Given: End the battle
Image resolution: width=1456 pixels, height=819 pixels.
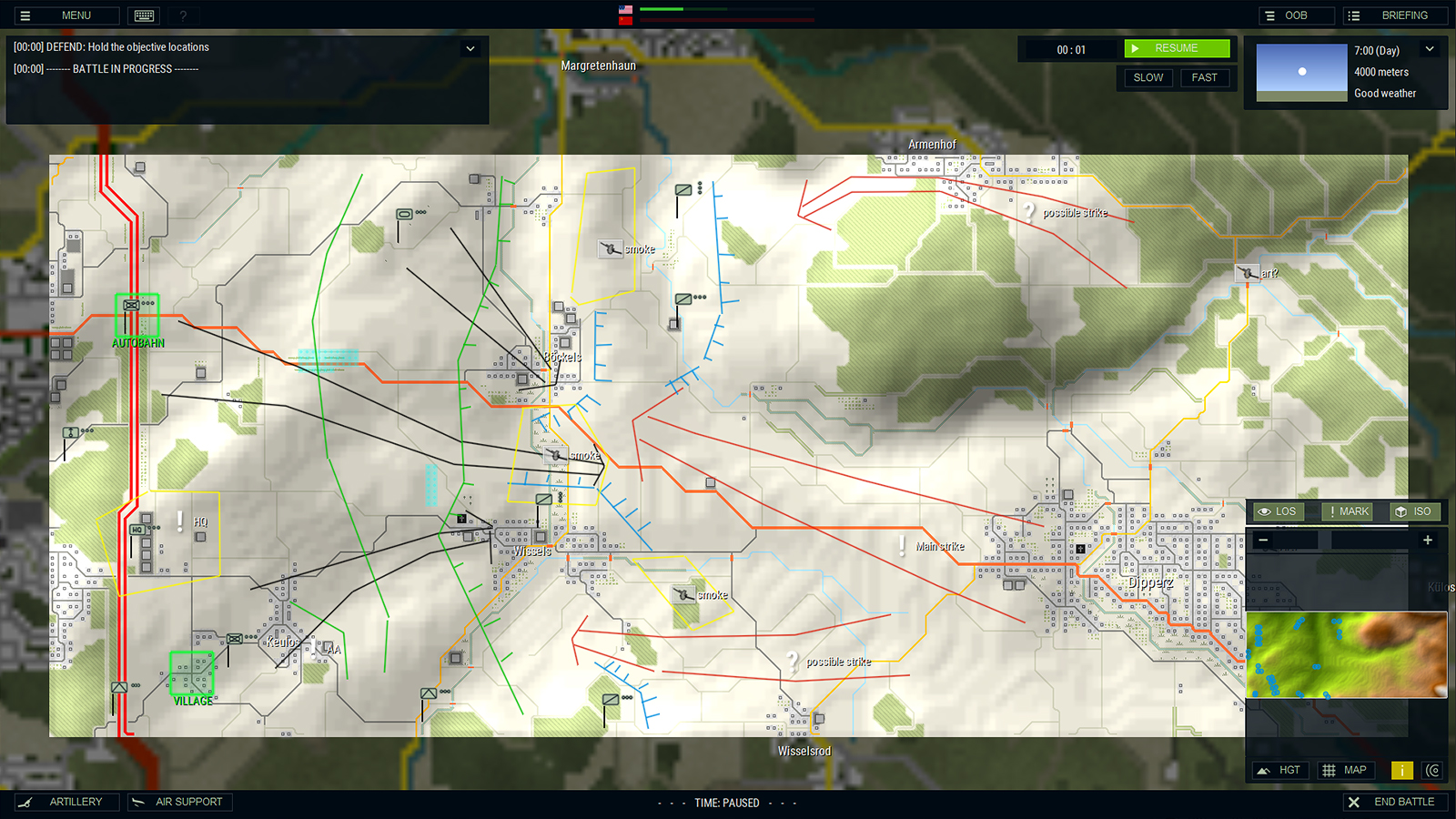Looking at the screenshot, I should click(1394, 802).
